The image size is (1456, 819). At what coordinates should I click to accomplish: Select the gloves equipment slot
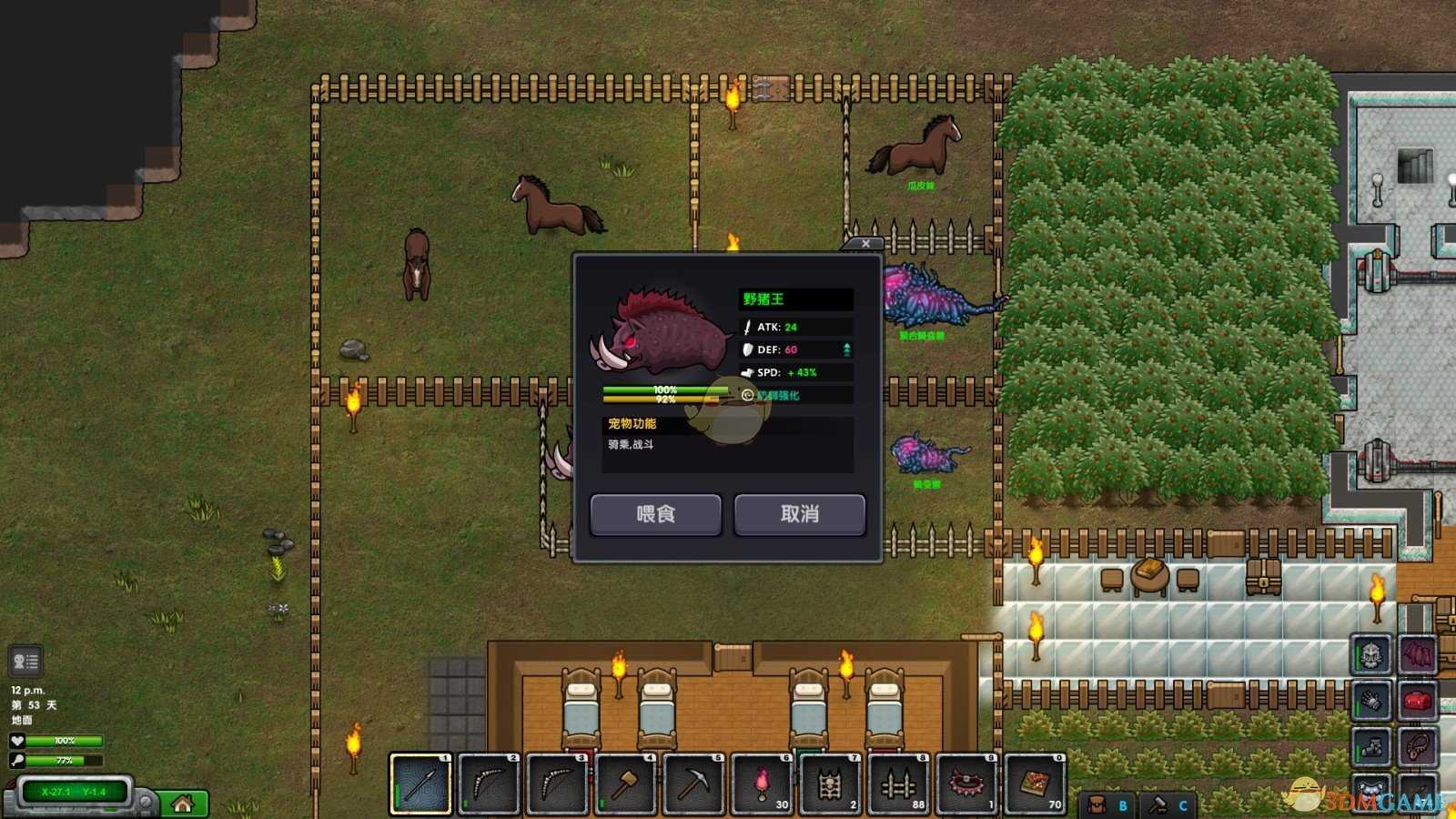click(x=1371, y=701)
